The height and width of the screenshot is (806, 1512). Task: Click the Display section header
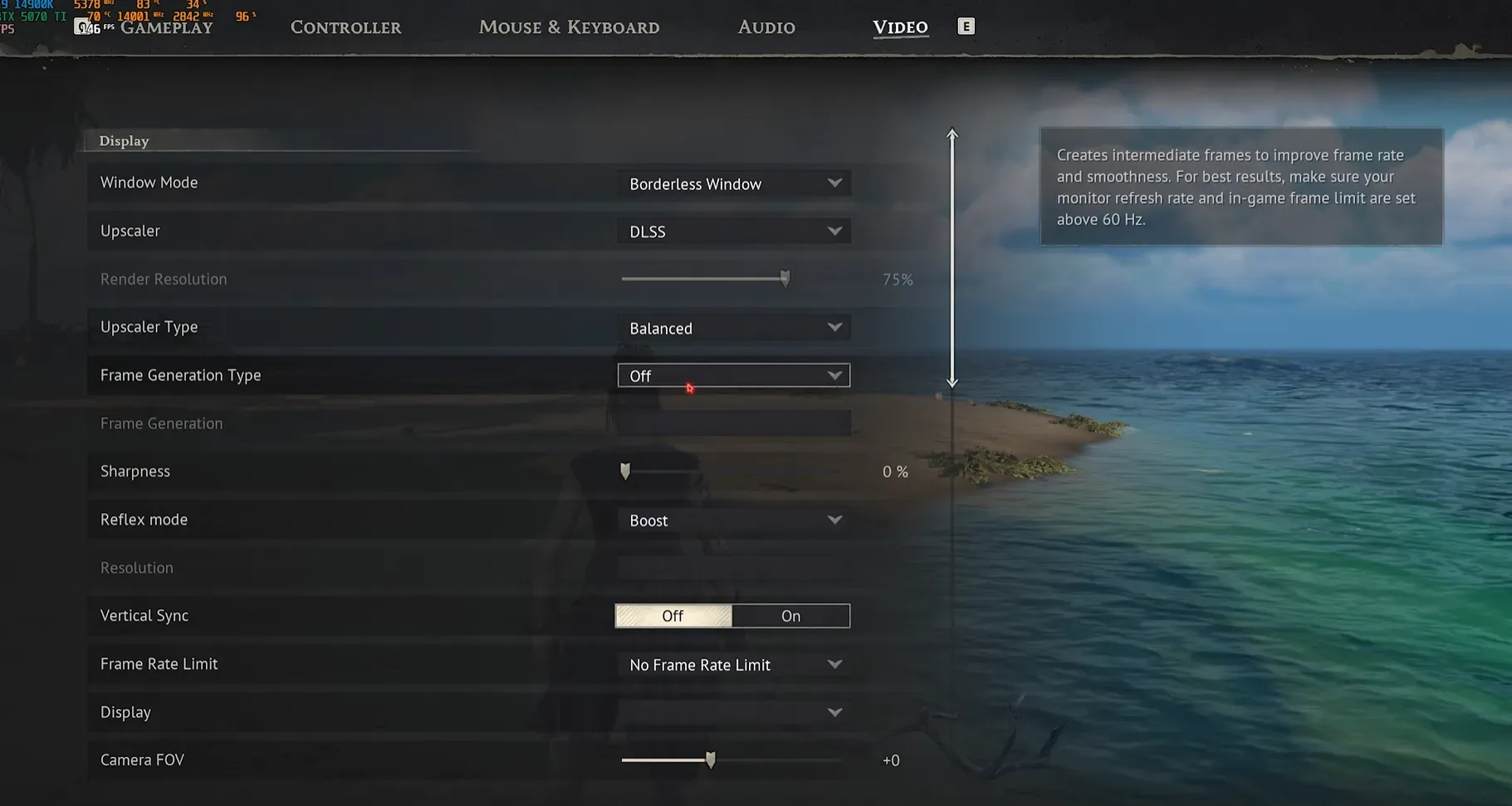pos(123,140)
